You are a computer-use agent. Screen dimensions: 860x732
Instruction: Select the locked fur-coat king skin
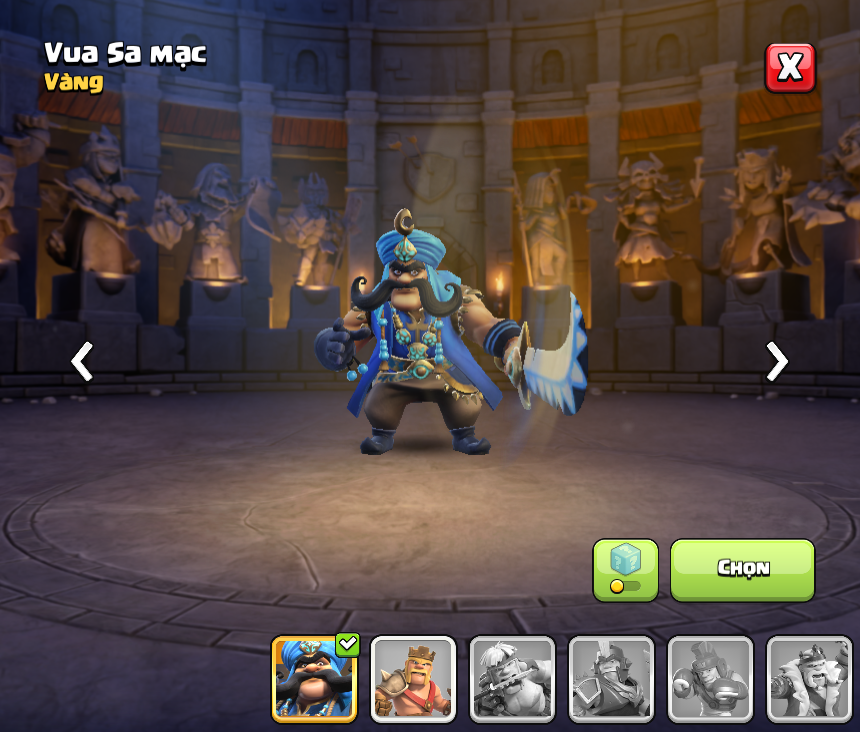click(809, 679)
